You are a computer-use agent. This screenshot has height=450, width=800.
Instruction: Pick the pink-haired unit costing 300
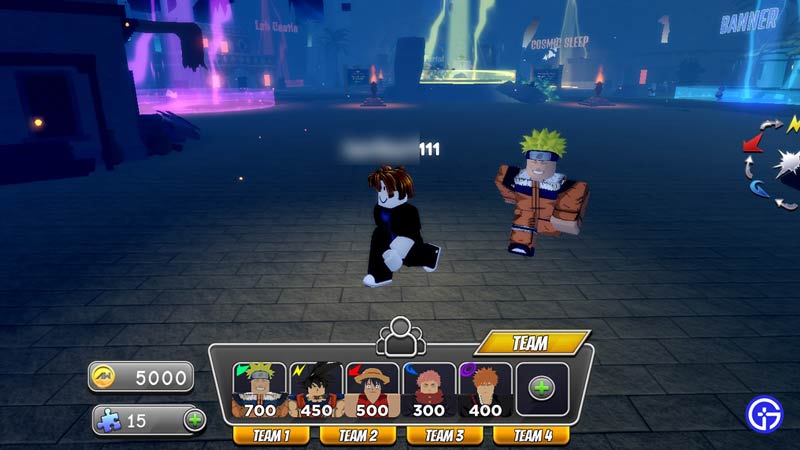tap(429, 389)
